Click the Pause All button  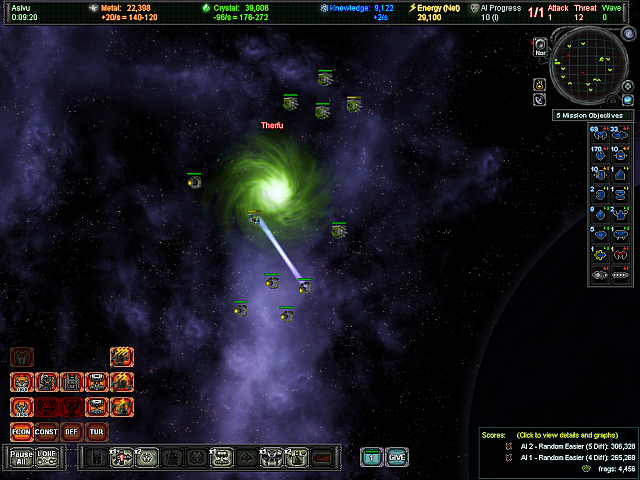point(21,457)
